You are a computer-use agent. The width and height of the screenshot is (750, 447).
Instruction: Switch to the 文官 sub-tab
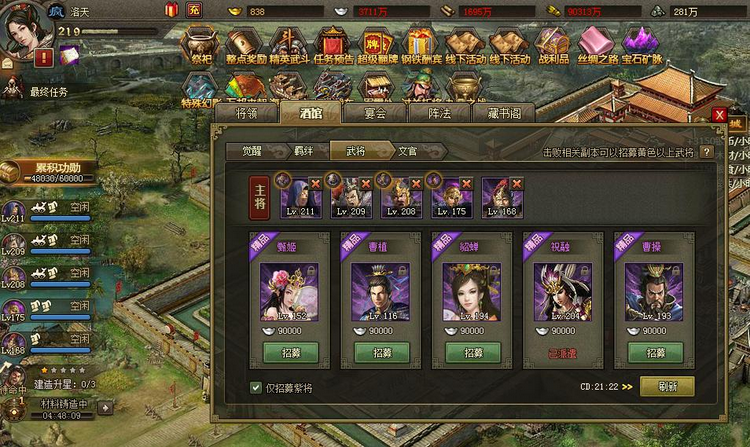[407, 151]
